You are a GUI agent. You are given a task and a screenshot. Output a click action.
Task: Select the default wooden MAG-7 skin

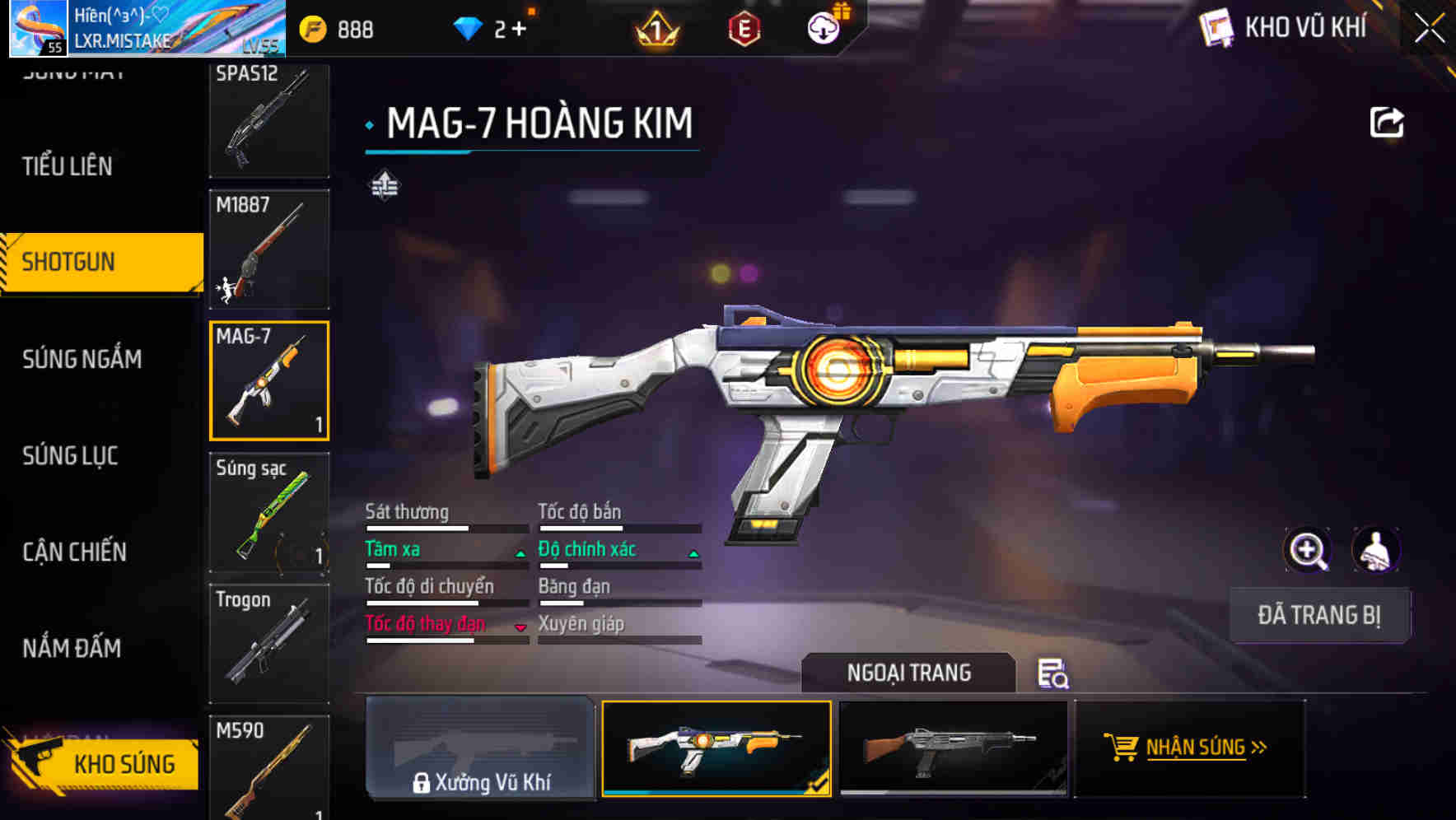coord(953,748)
